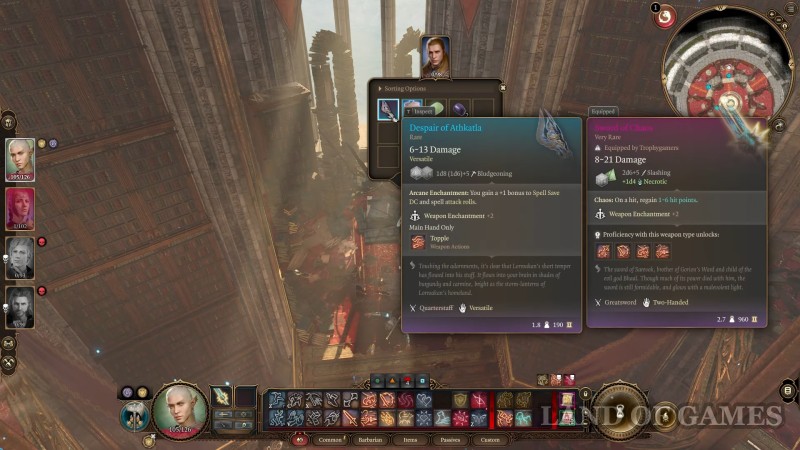The height and width of the screenshot is (450, 800).
Task: Show the Passives hotbar tab
Action: pos(448,439)
